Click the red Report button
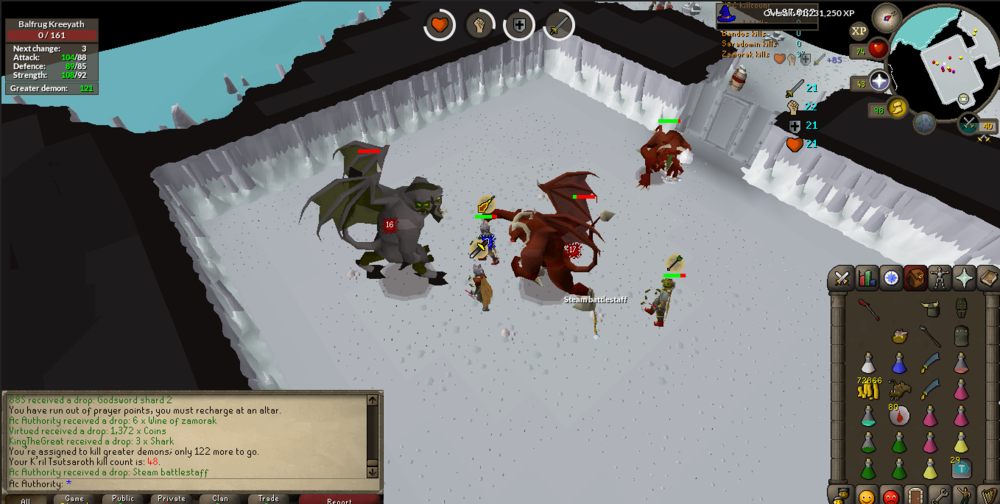Image resolution: width=1000 pixels, height=504 pixels. click(x=339, y=498)
